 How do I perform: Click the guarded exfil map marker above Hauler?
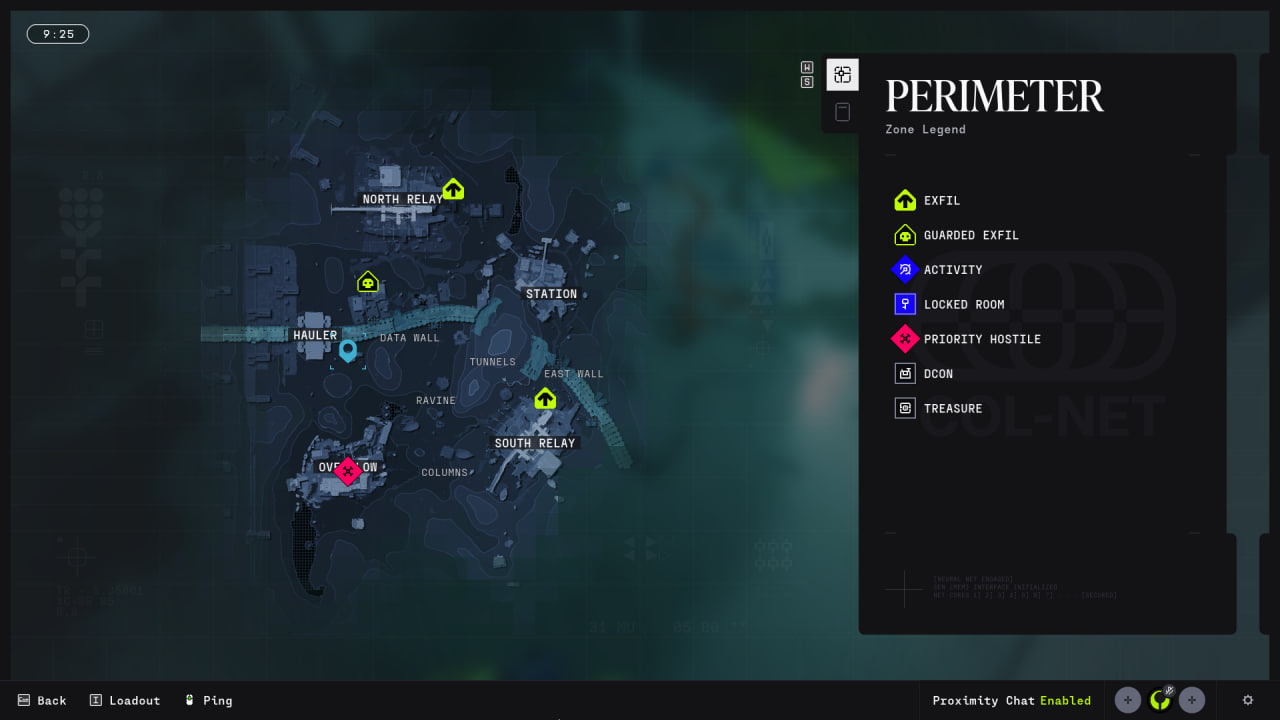click(x=368, y=282)
